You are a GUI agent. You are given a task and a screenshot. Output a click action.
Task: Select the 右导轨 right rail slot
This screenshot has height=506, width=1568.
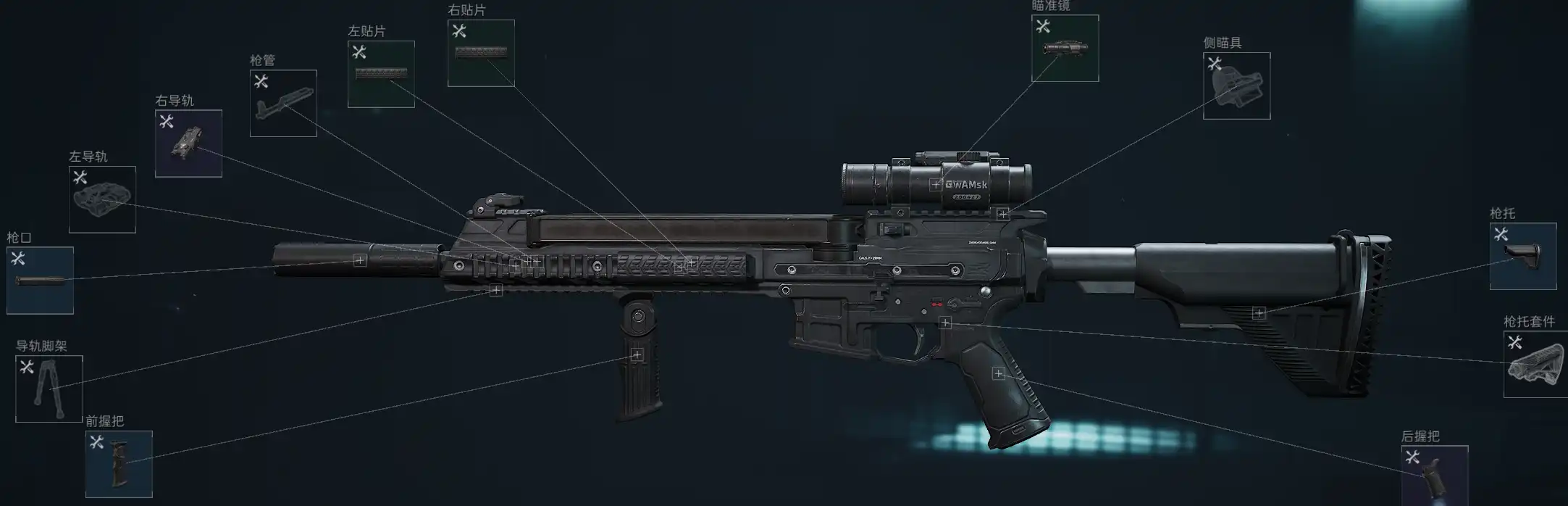pyautogui.click(x=188, y=144)
